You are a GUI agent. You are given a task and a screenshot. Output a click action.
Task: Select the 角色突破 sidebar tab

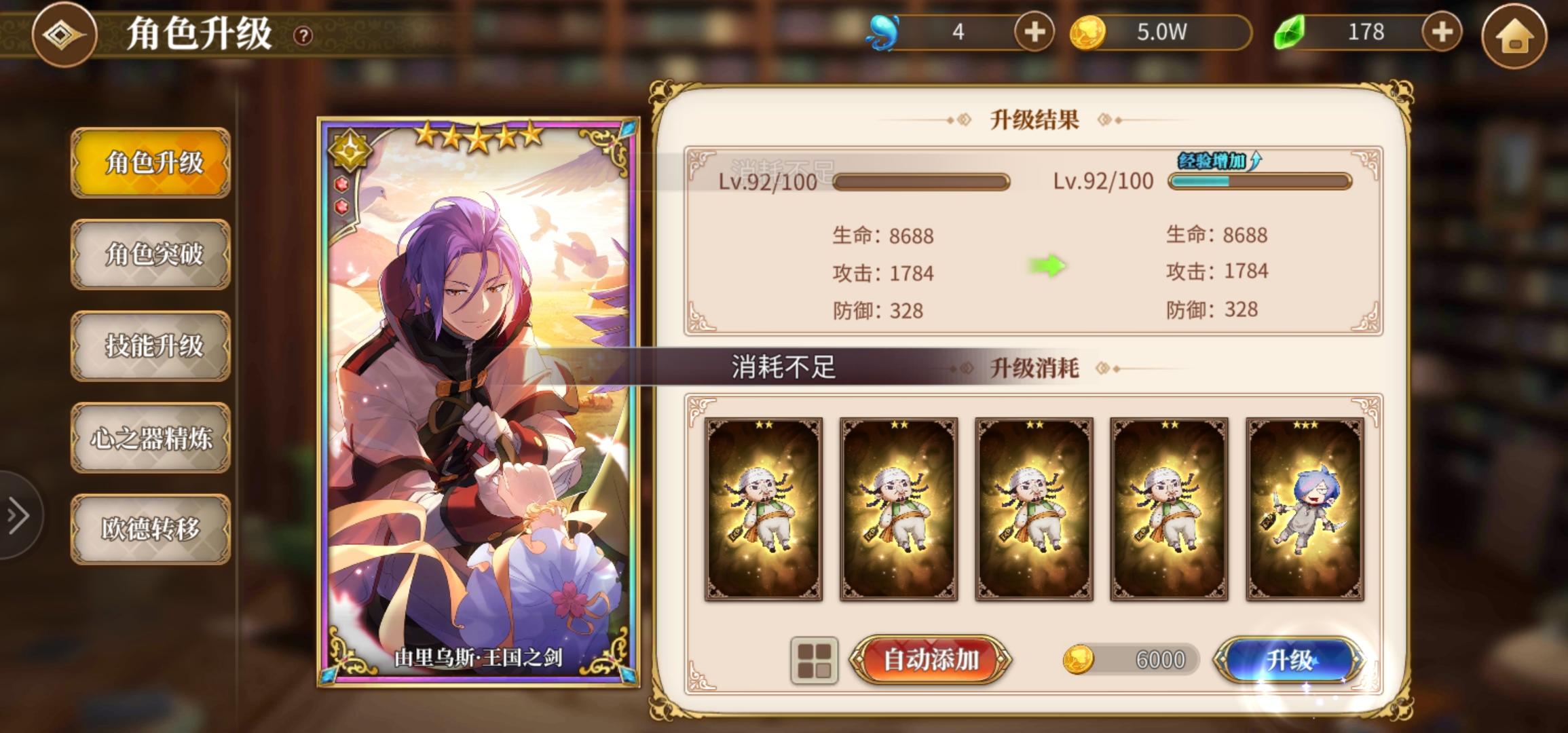click(x=151, y=255)
